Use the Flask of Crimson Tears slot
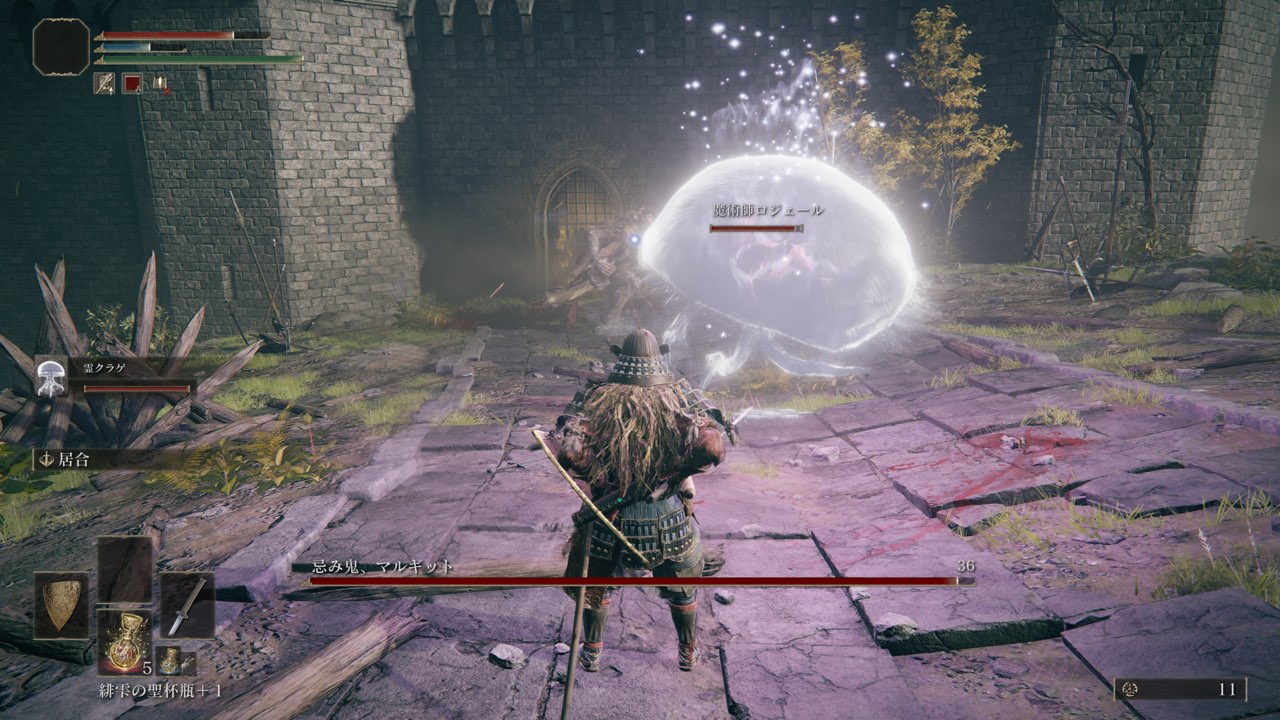Image resolution: width=1280 pixels, height=720 pixels. coord(125,641)
